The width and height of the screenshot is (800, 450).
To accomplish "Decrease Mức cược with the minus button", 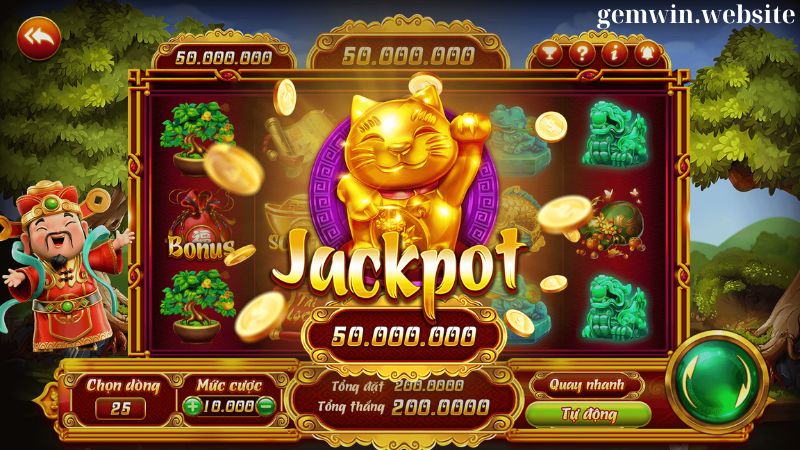I will 265,406.
